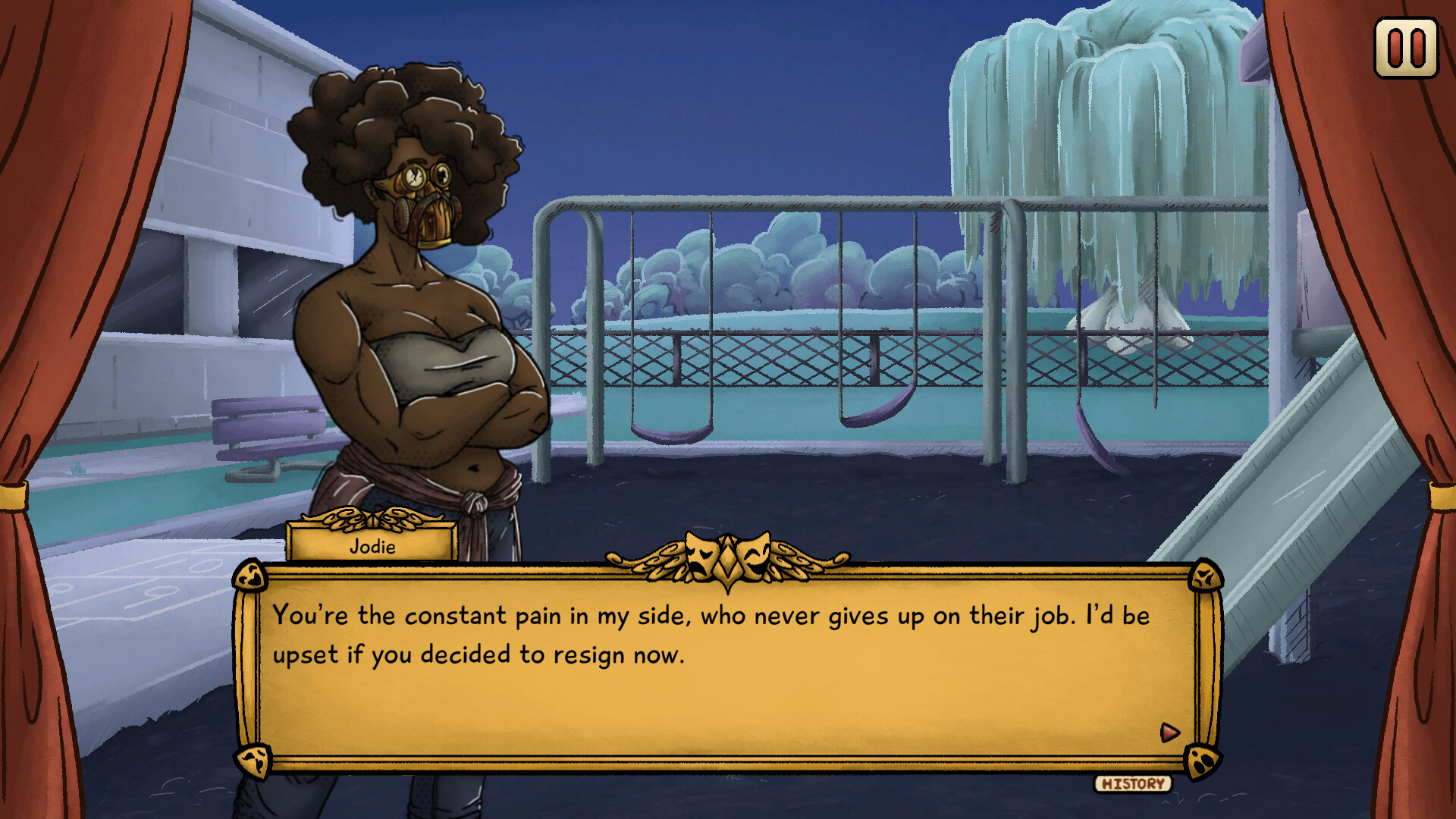Open the dialogue History log
The height and width of the screenshot is (819, 1456).
click(1132, 783)
